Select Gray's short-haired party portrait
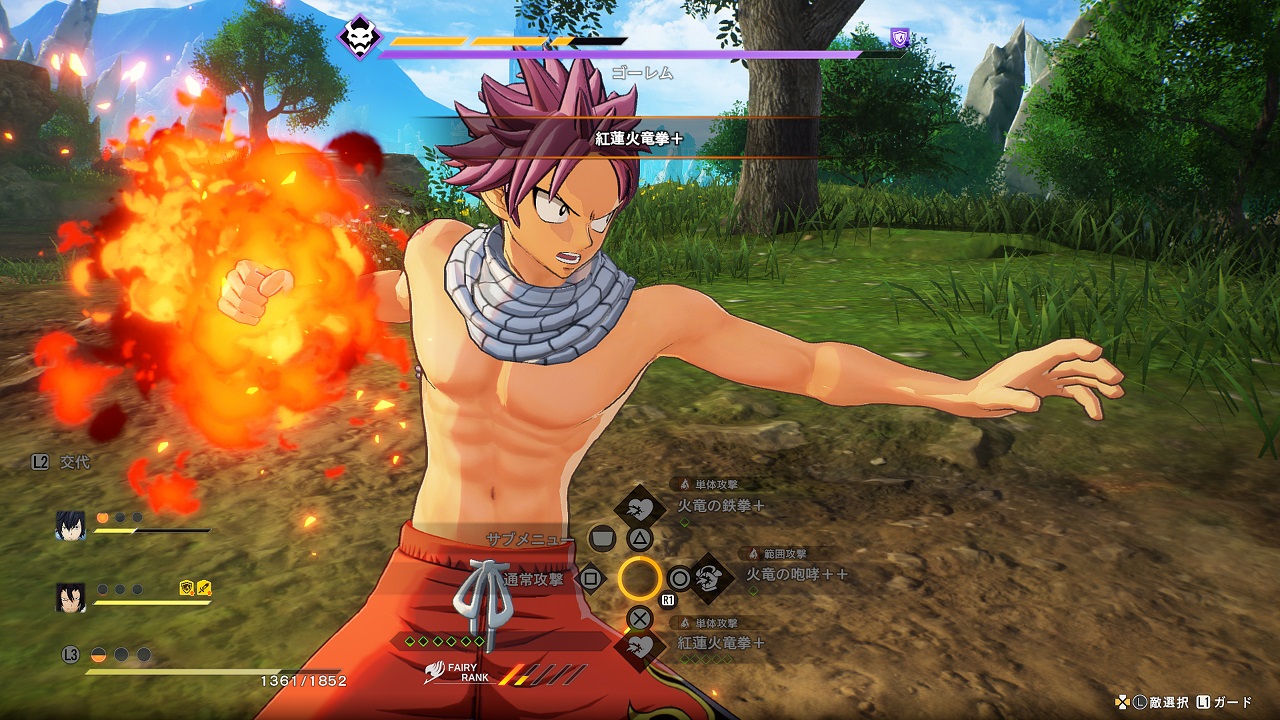The width and height of the screenshot is (1280, 720). pyautogui.click(x=70, y=526)
